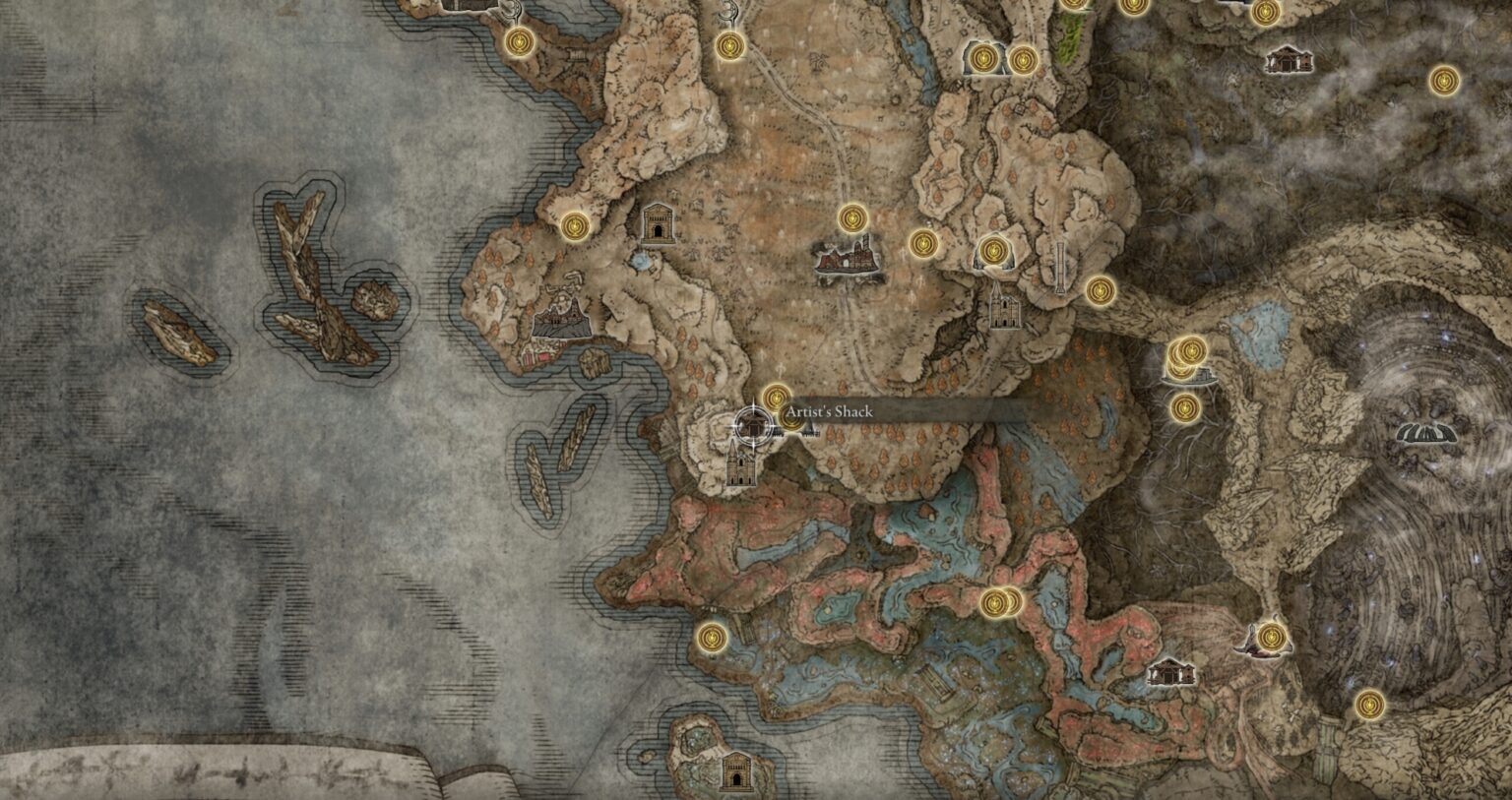Select the large ruins landmark in the north-center
This screenshot has width=1512, height=800.
pos(845,259)
